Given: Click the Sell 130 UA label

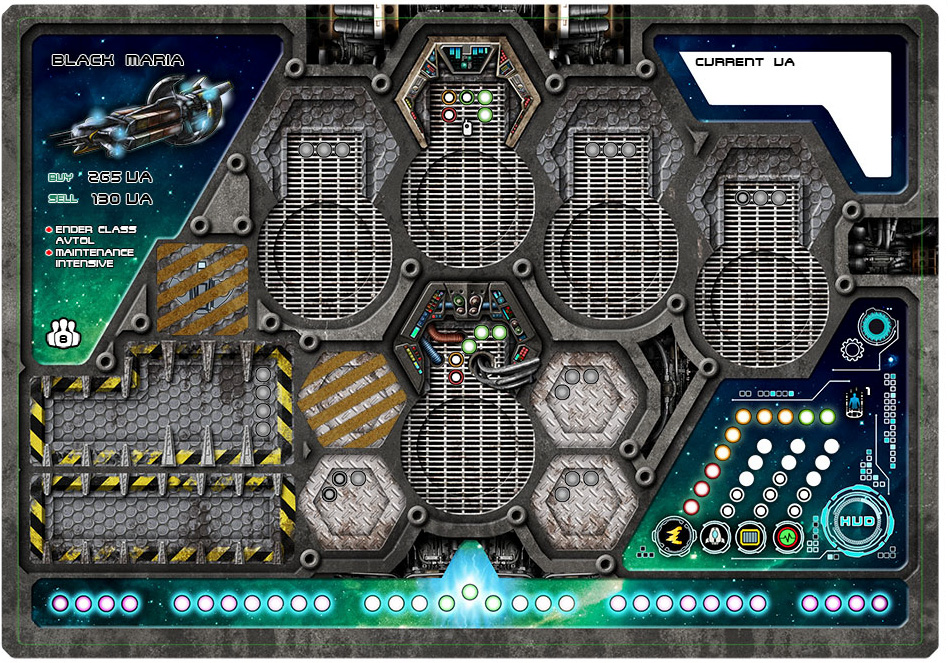Looking at the screenshot, I should point(100,199).
